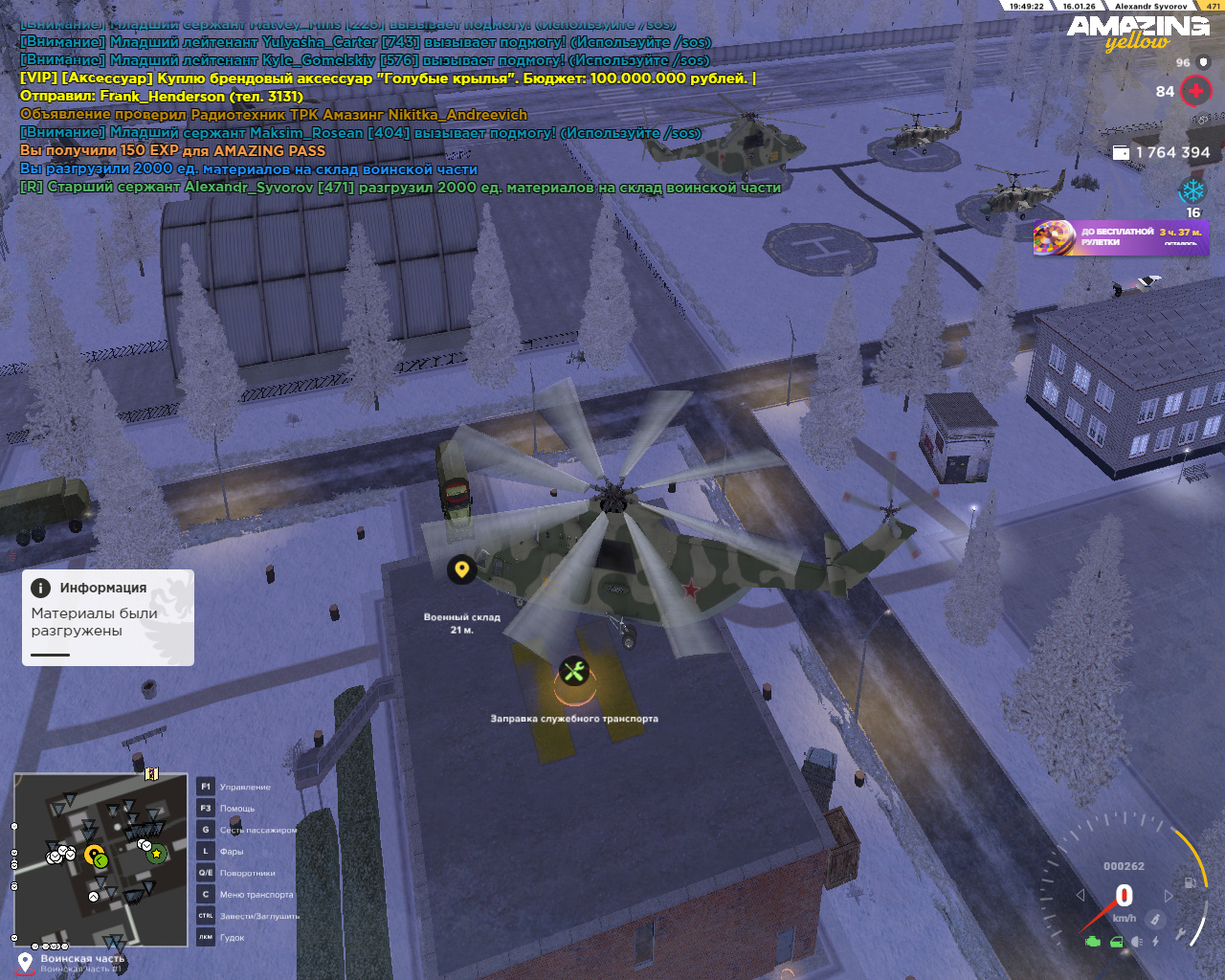This screenshot has width=1225, height=980.
Task: Click the minimap
Action: click(x=100, y=859)
